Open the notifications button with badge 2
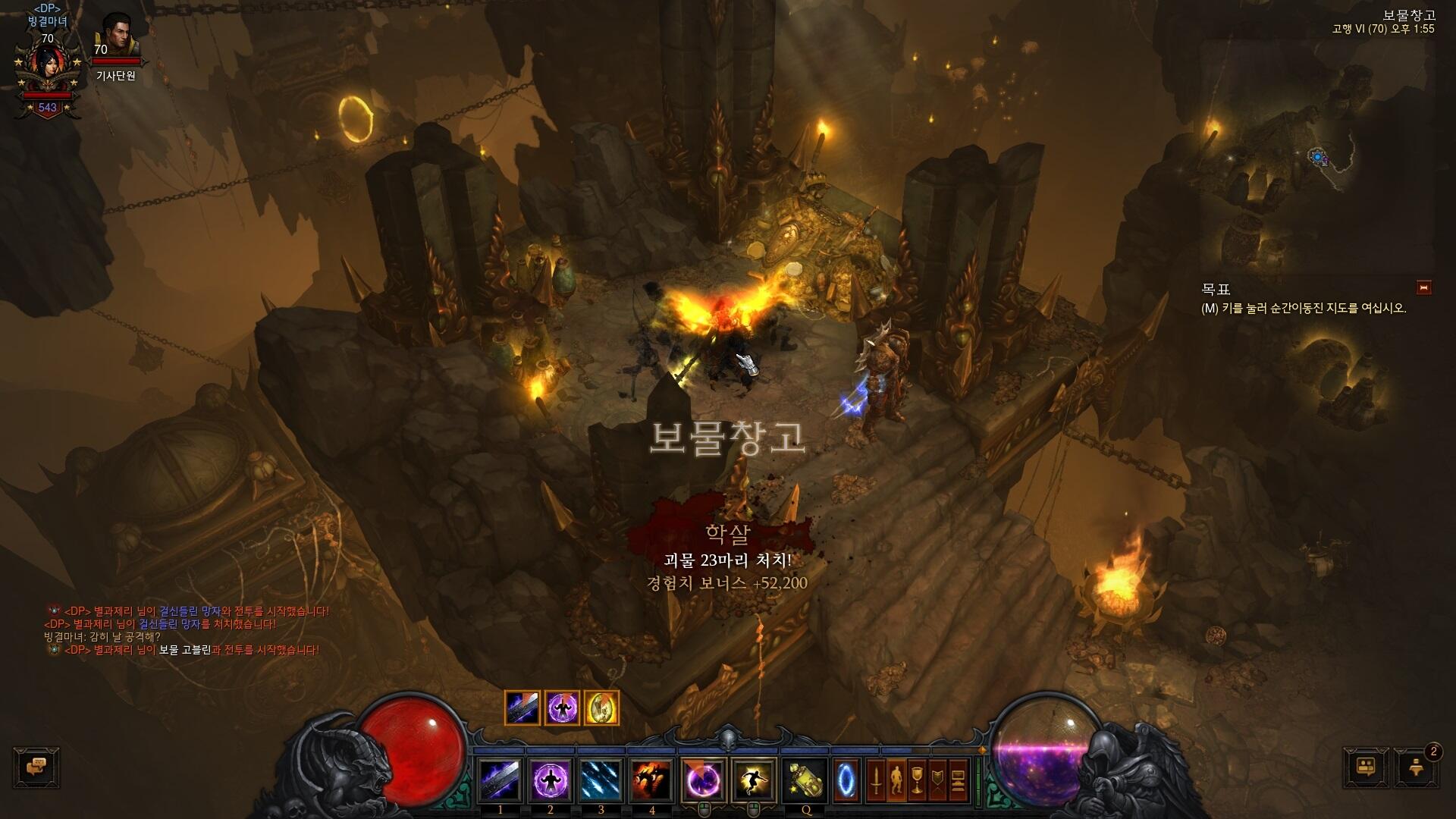Viewport: 1456px width, 819px height. 1415,767
